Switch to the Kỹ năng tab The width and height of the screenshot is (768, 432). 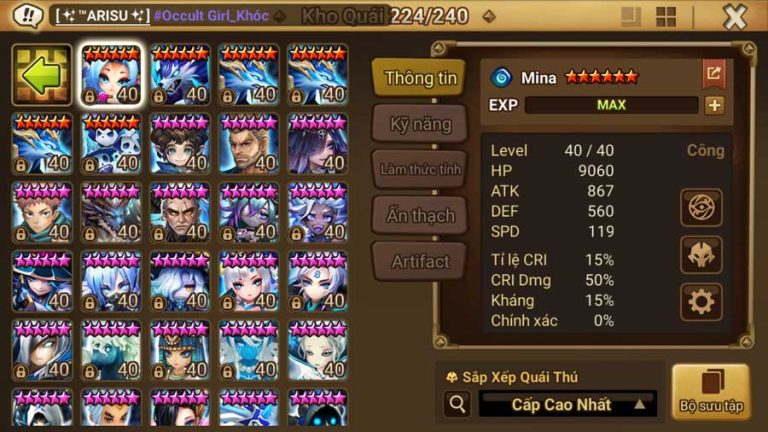click(x=419, y=124)
